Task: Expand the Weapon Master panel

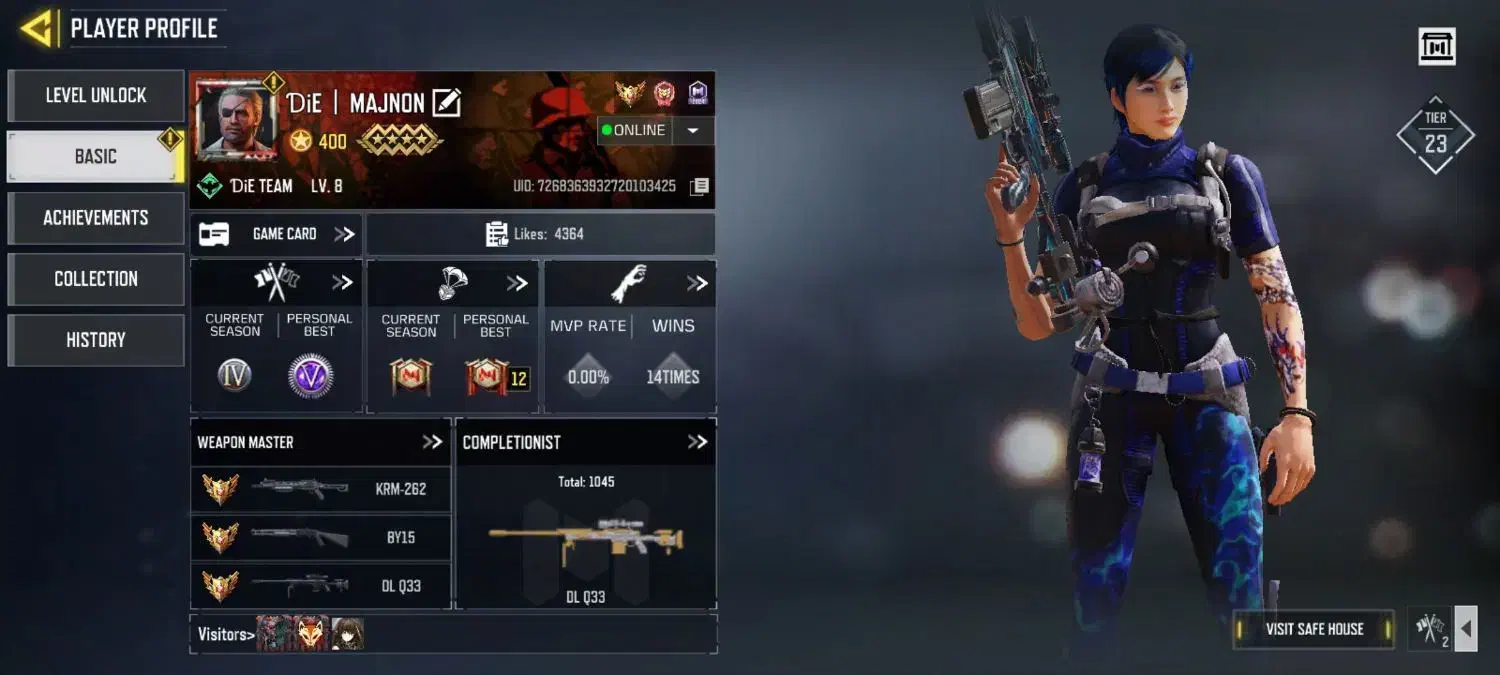Action: pyautogui.click(x=431, y=442)
